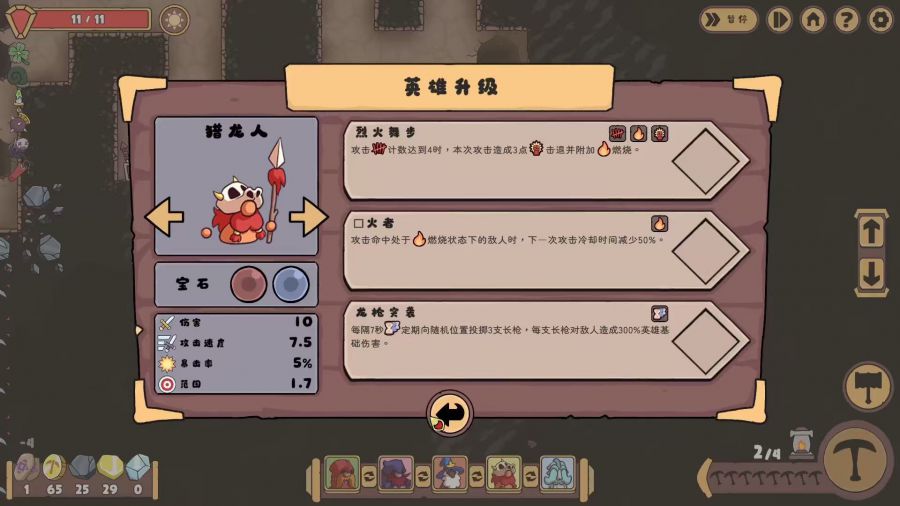Select the 烈火舞步 upgrade option
The image size is (900, 506).
coord(545,160)
